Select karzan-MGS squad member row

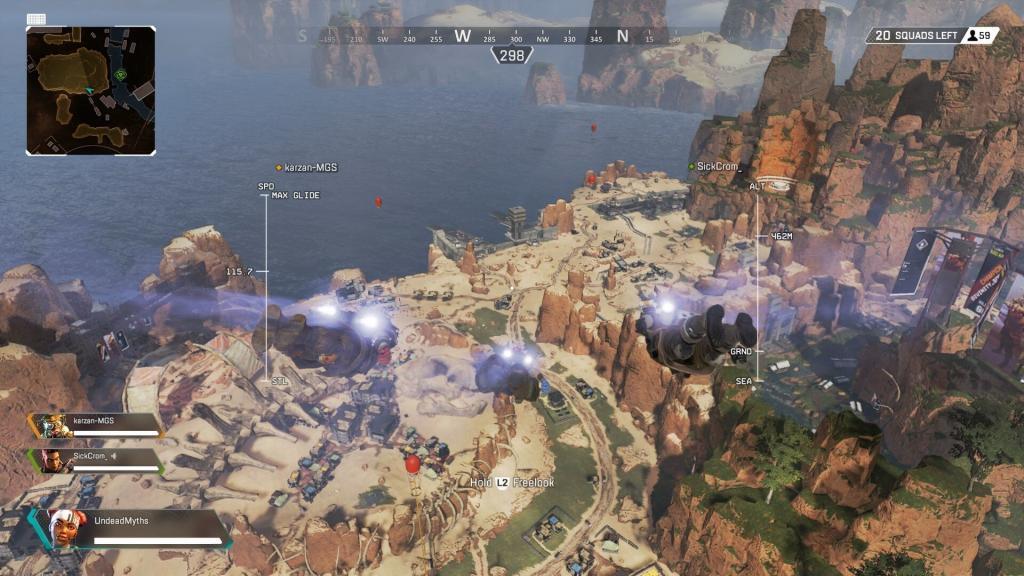point(97,426)
